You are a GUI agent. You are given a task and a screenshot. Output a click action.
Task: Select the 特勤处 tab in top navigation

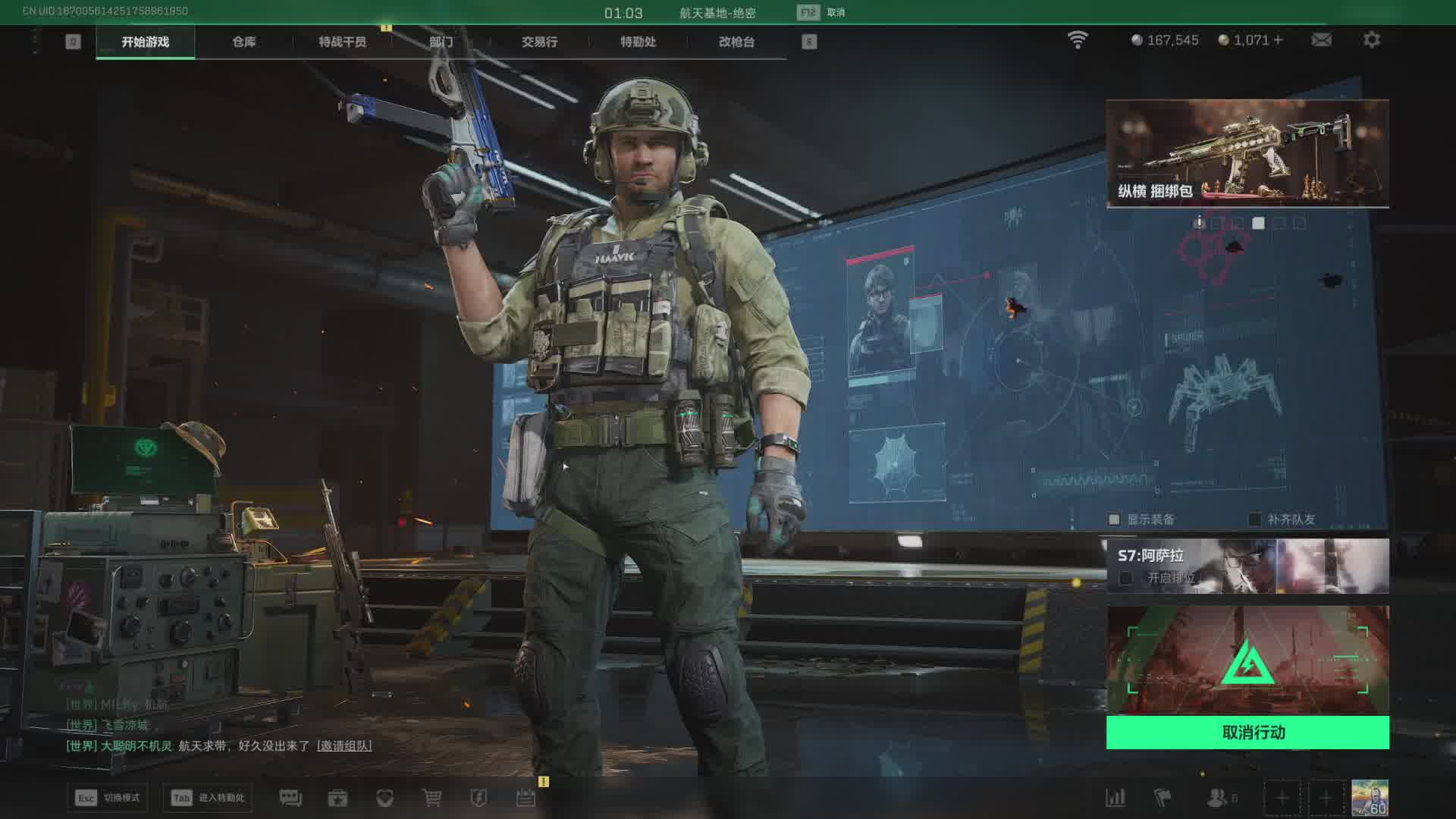pos(638,42)
